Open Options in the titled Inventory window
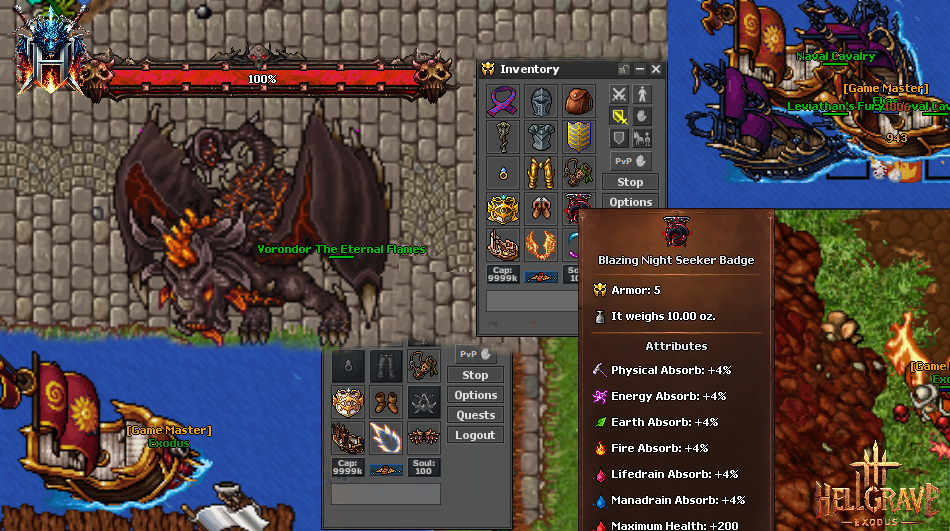 630,202
